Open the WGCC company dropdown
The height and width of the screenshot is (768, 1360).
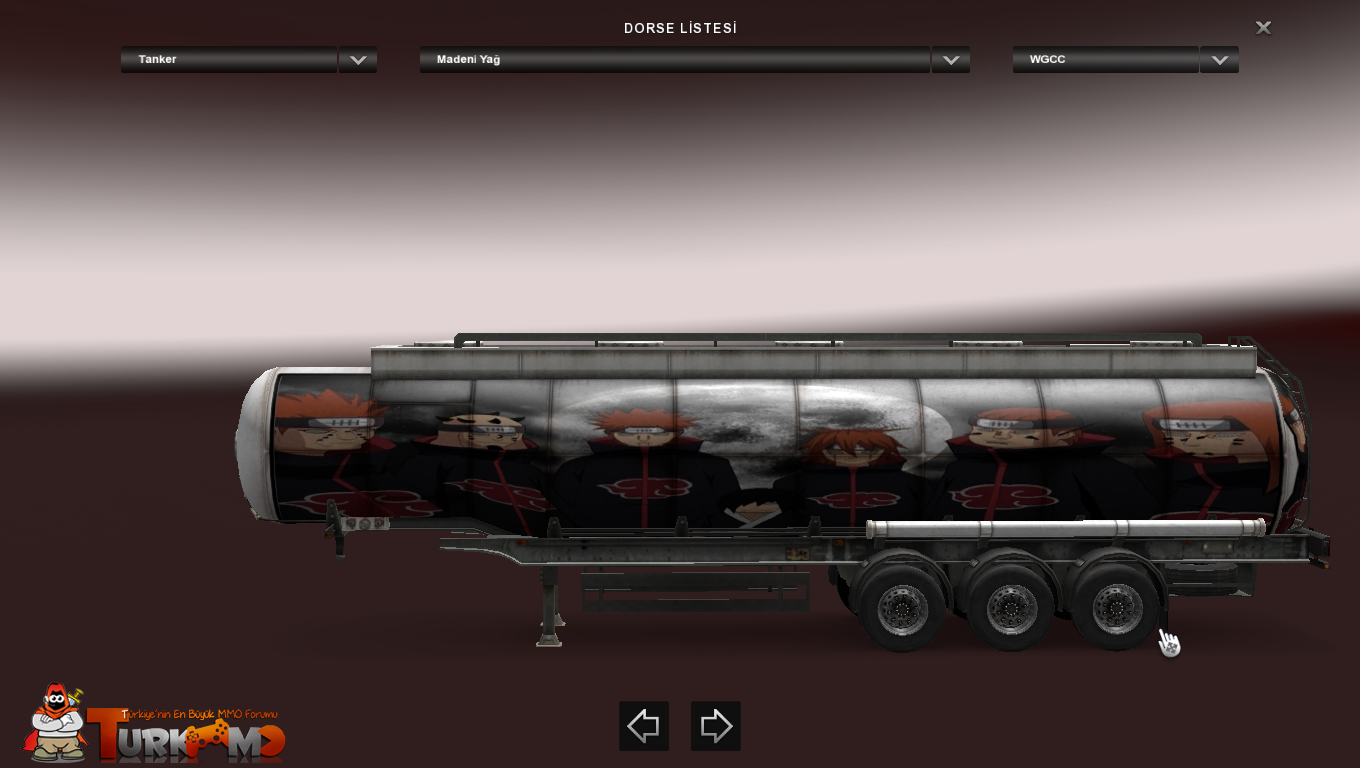click(x=1219, y=60)
